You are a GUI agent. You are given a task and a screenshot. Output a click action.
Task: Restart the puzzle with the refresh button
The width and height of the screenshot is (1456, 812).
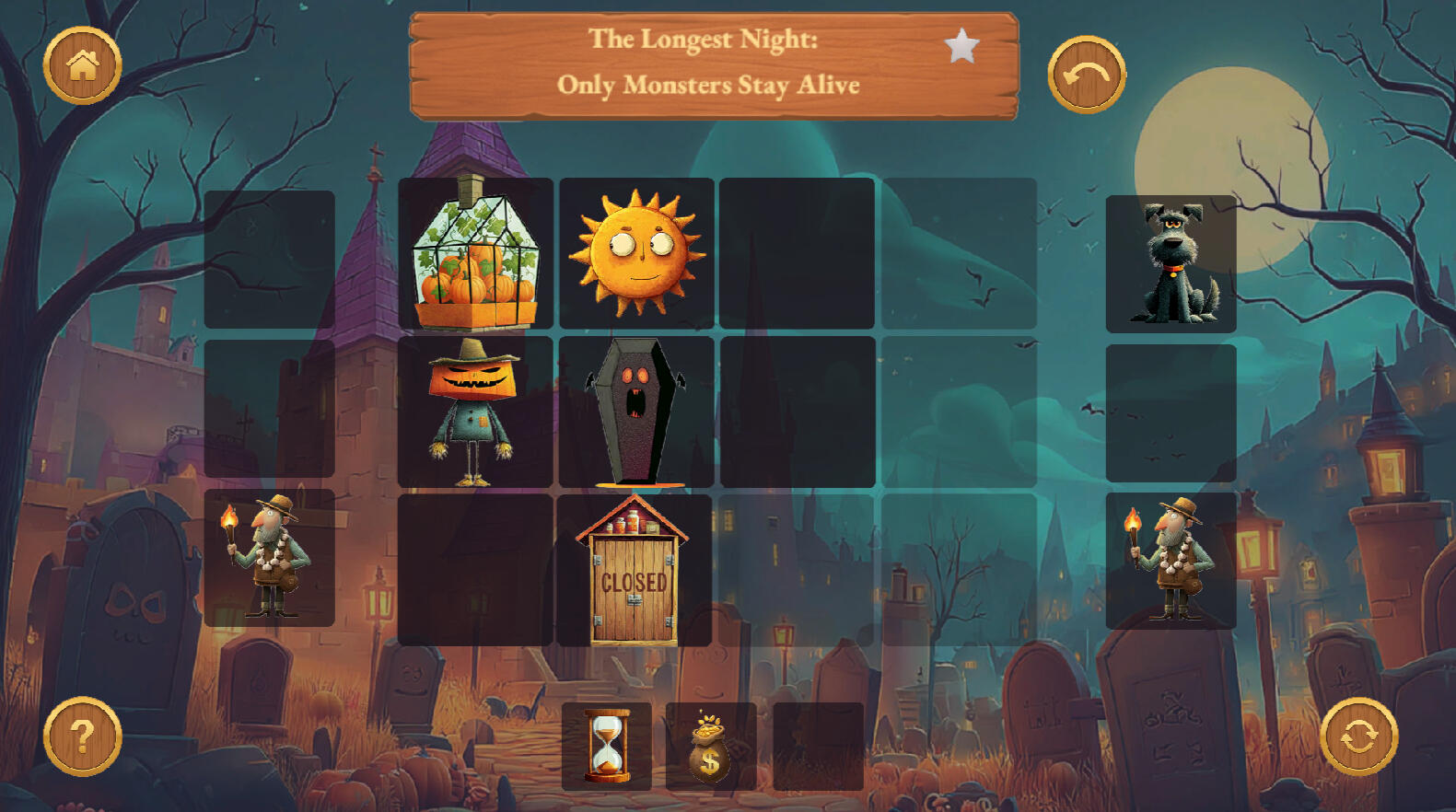click(1358, 737)
